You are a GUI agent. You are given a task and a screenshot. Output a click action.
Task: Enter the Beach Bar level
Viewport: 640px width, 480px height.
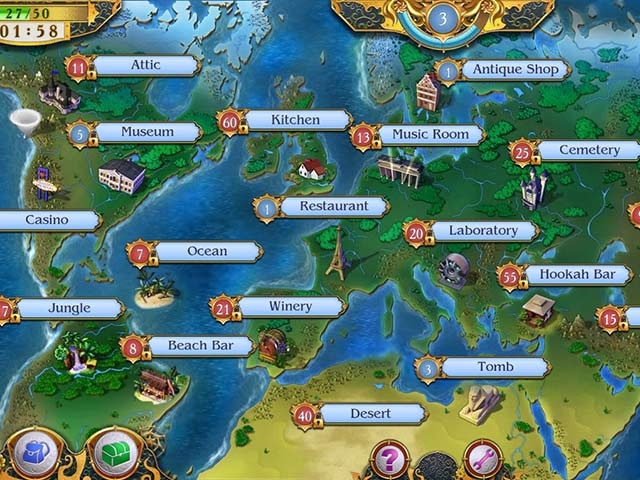click(200, 347)
